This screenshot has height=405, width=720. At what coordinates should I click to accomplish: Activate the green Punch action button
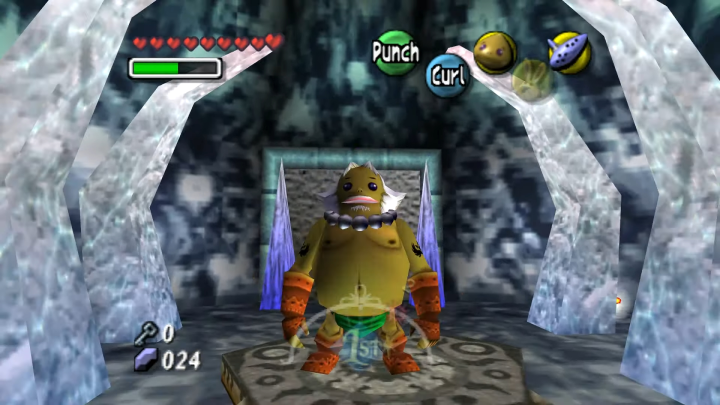[395, 51]
